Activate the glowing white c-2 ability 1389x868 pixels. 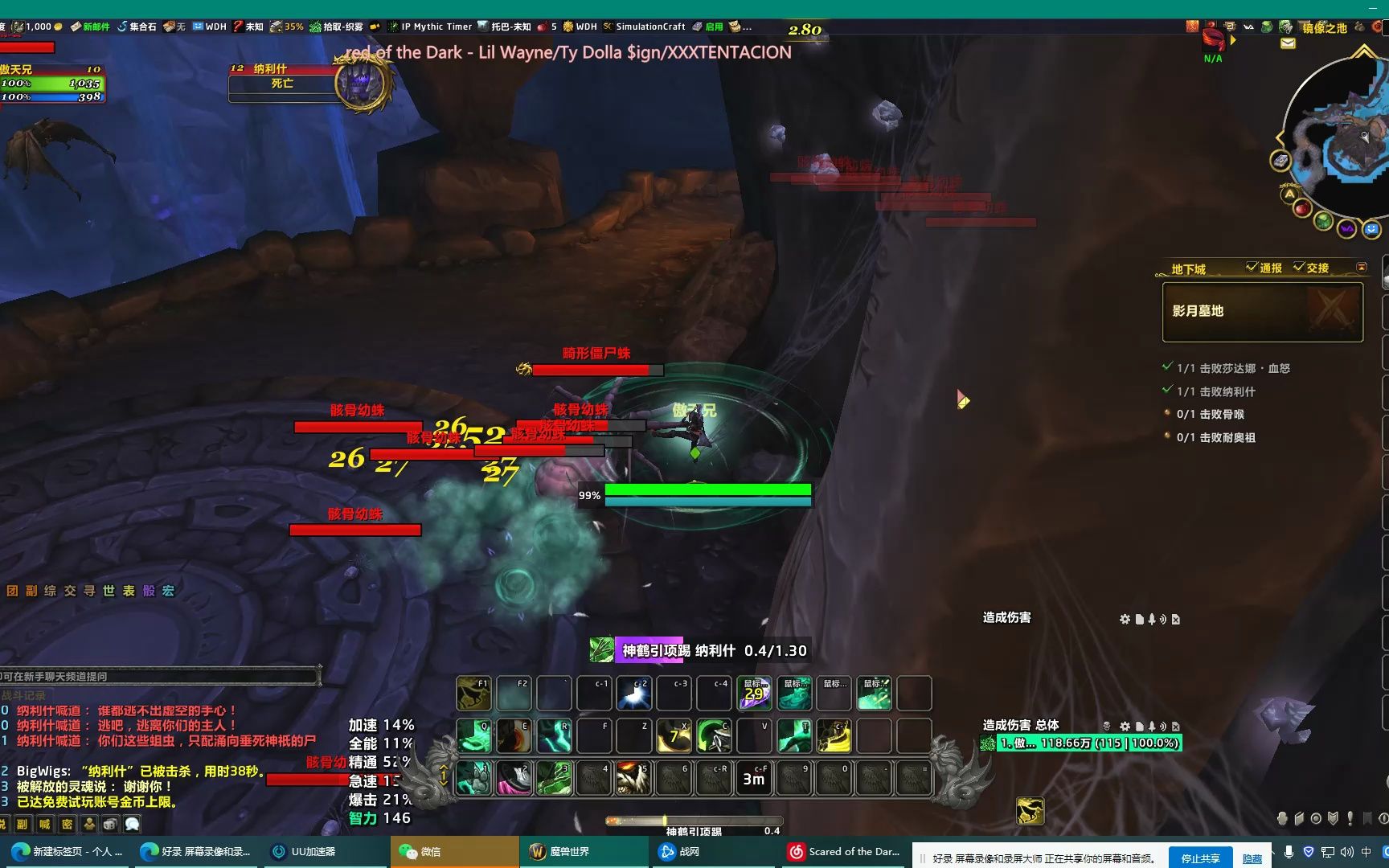tap(633, 694)
